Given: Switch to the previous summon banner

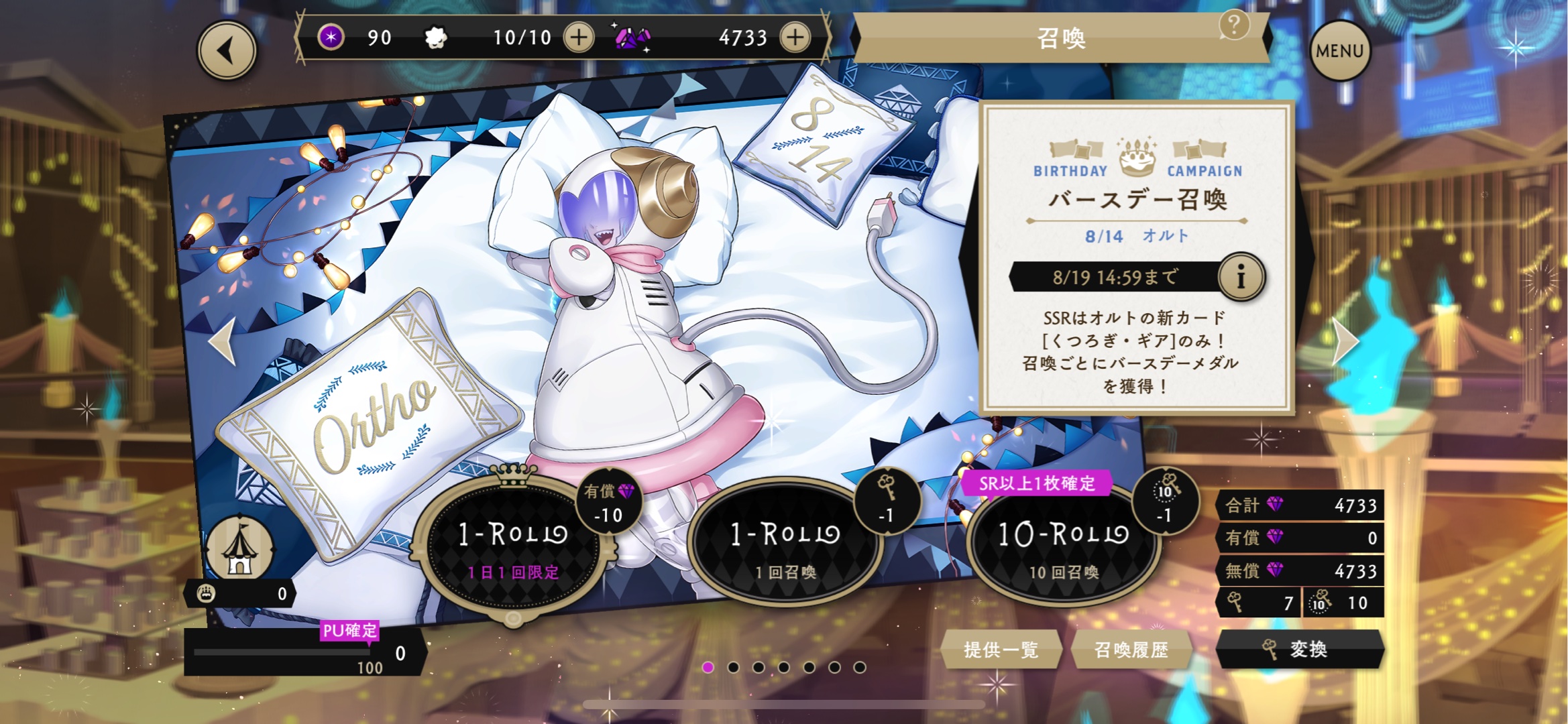Looking at the screenshot, I should (x=222, y=342).
